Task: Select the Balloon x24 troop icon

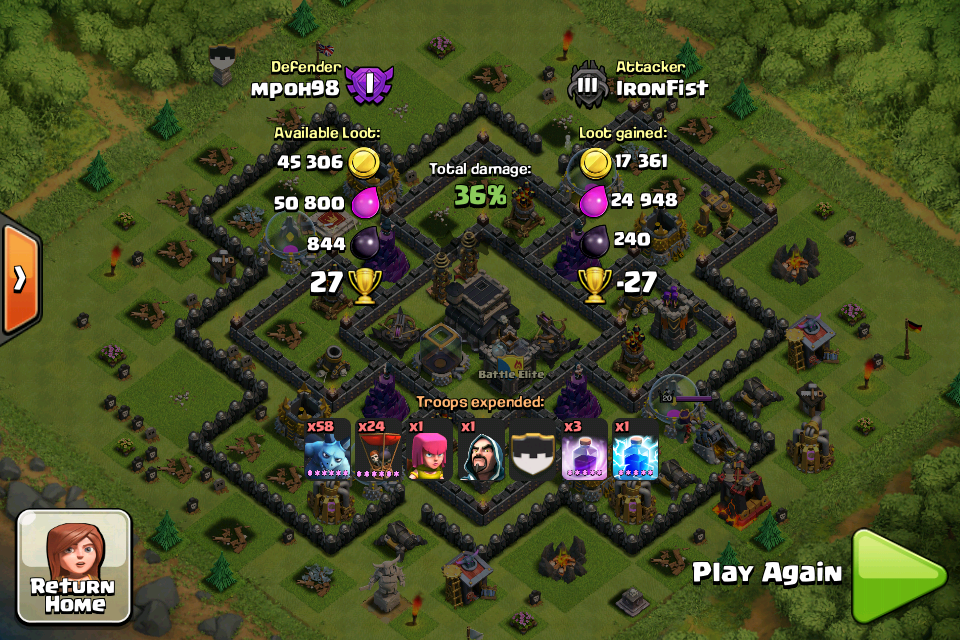Action: (x=378, y=449)
